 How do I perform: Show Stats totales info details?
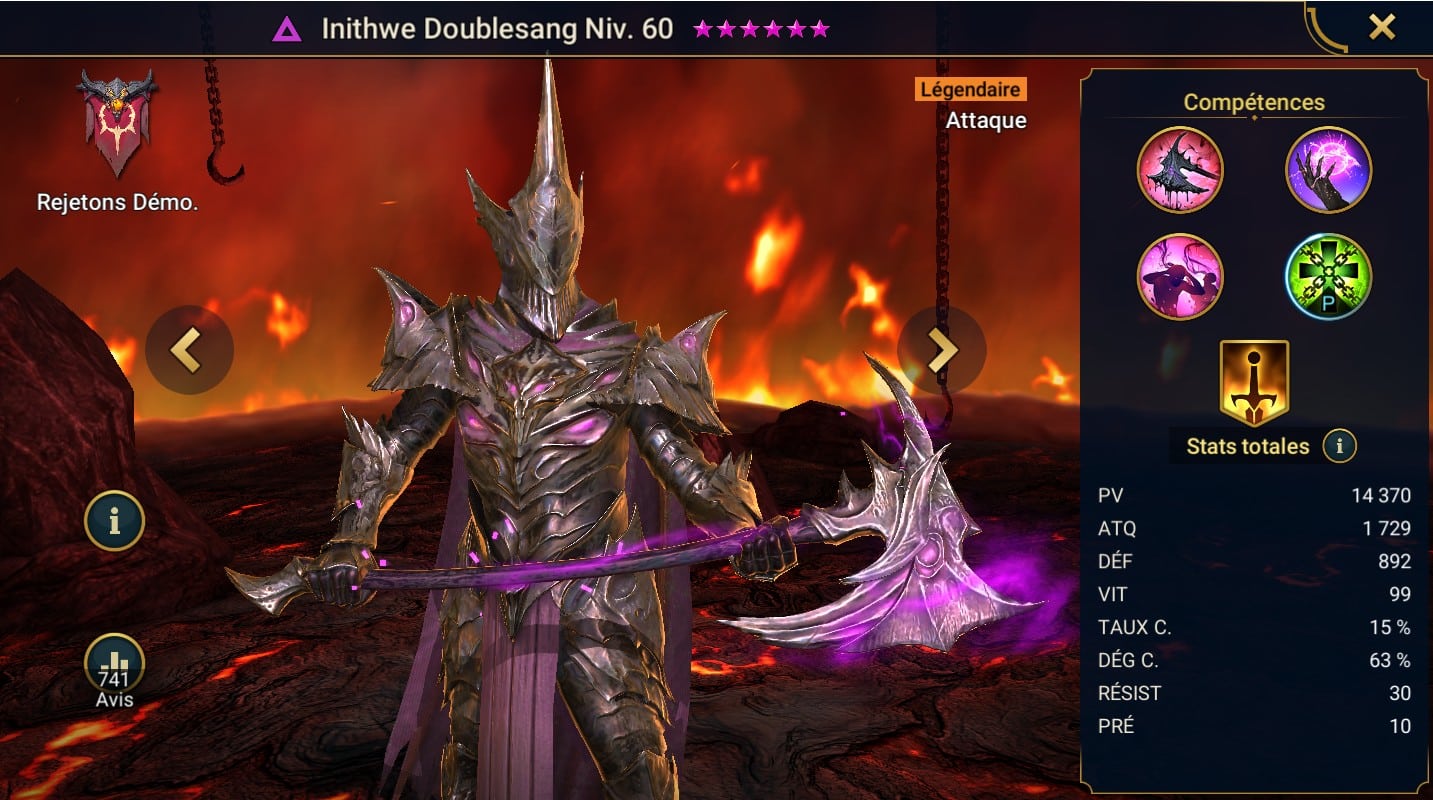click(1339, 446)
